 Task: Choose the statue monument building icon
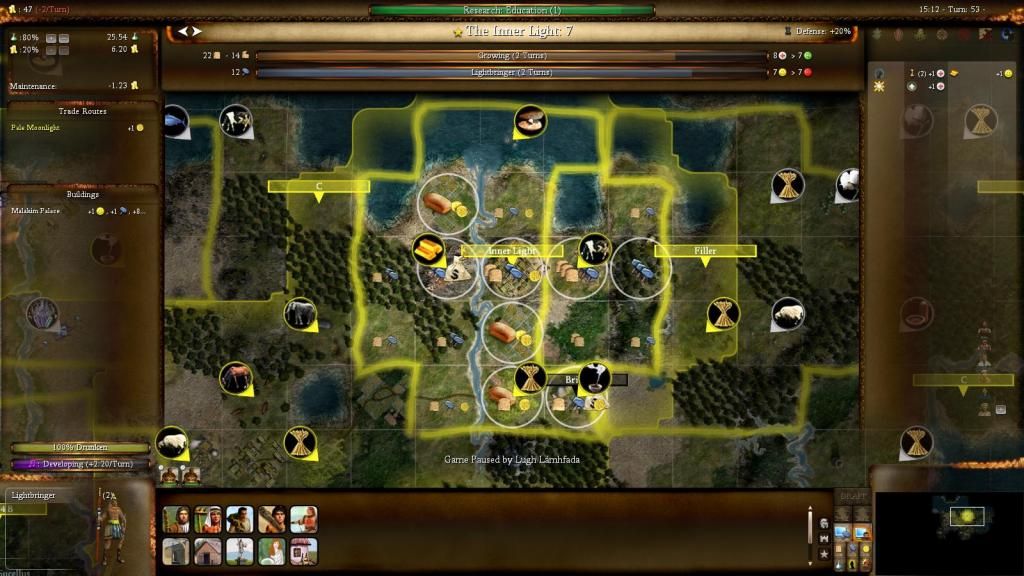pyautogui.click(x=240, y=551)
